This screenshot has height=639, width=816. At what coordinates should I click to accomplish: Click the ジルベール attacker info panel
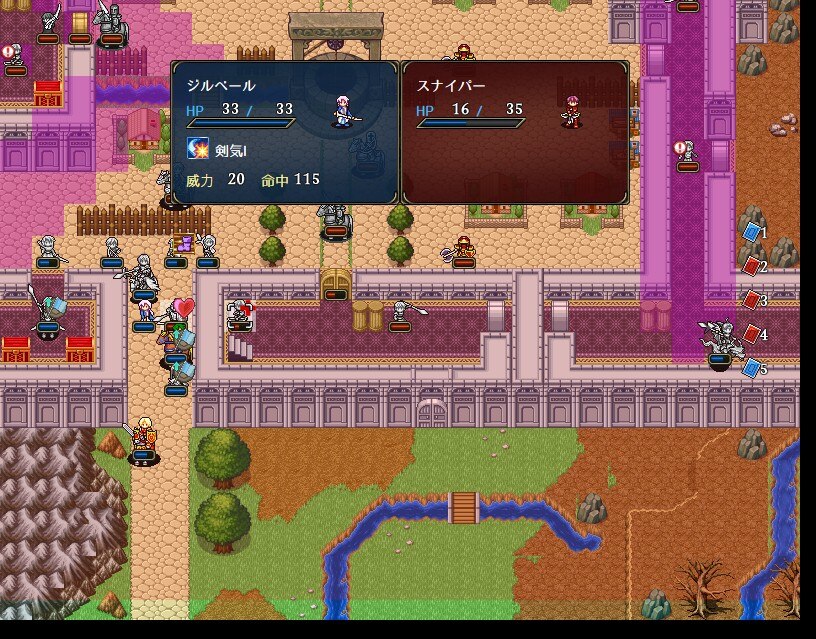point(285,132)
